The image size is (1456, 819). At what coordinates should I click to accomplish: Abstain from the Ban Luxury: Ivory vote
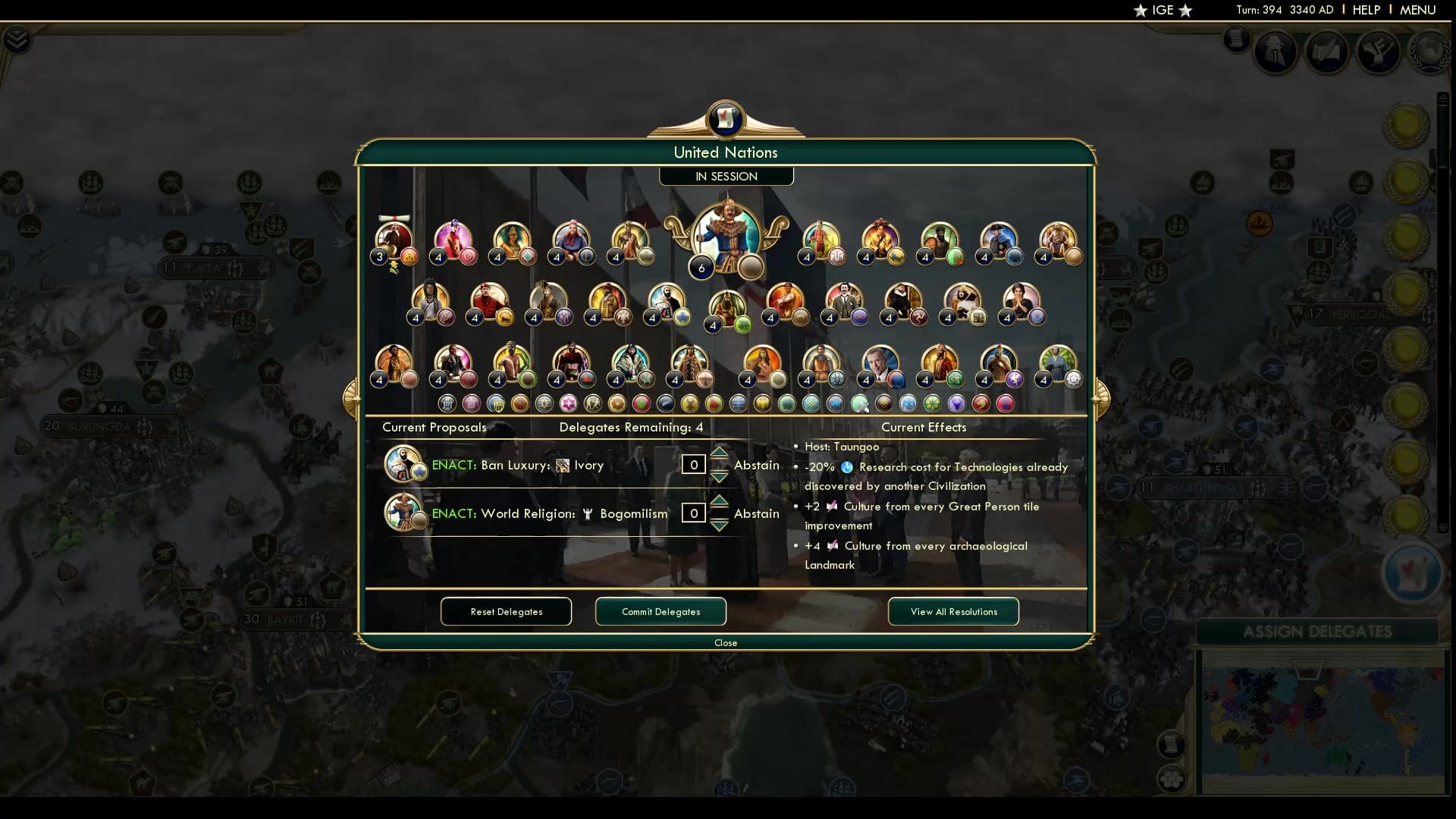[x=756, y=465]
